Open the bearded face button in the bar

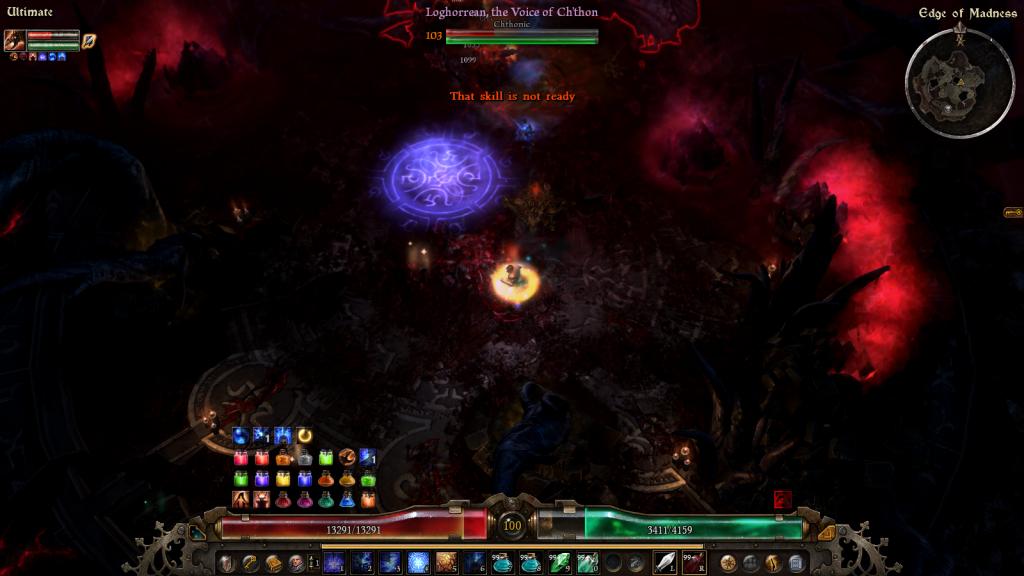point(297,563)
